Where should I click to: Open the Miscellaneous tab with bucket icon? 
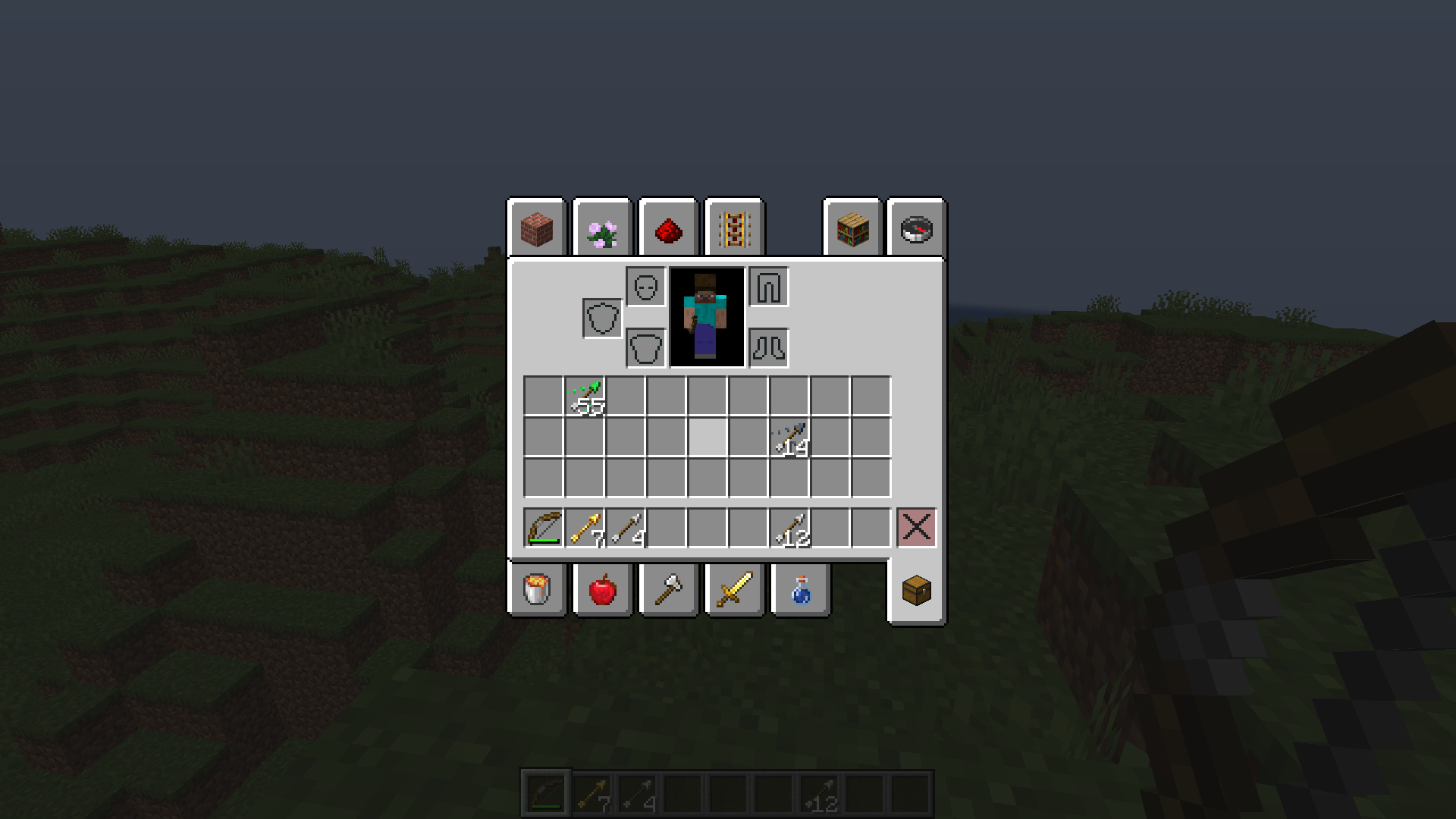click(538, 591)
